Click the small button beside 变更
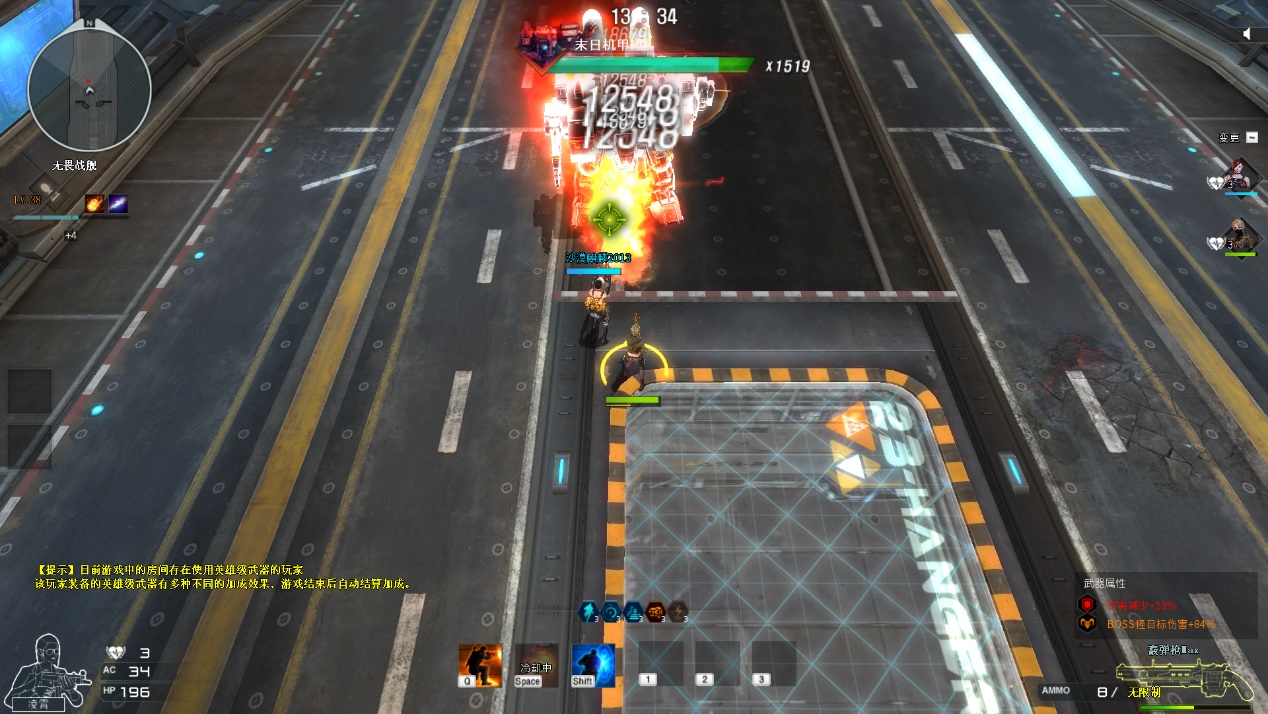1268x714 pixels. 1251,137
